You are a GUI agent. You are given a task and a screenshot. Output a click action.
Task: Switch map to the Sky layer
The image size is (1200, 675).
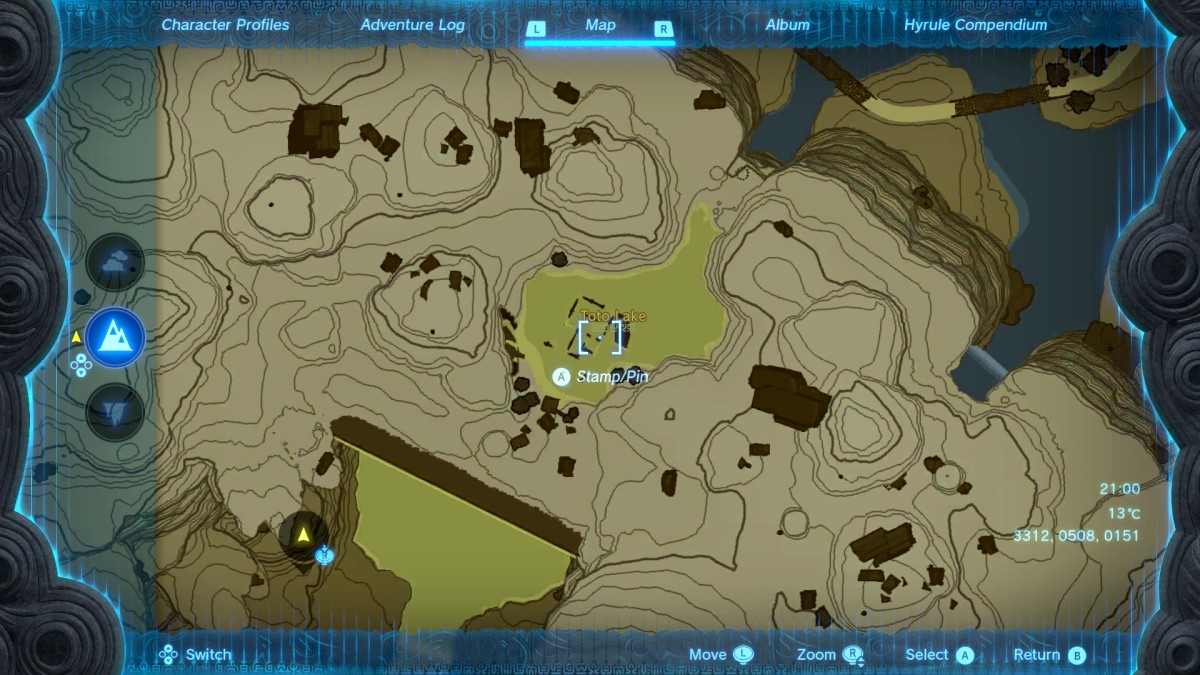pyautogui.click(x=116, y=263)
